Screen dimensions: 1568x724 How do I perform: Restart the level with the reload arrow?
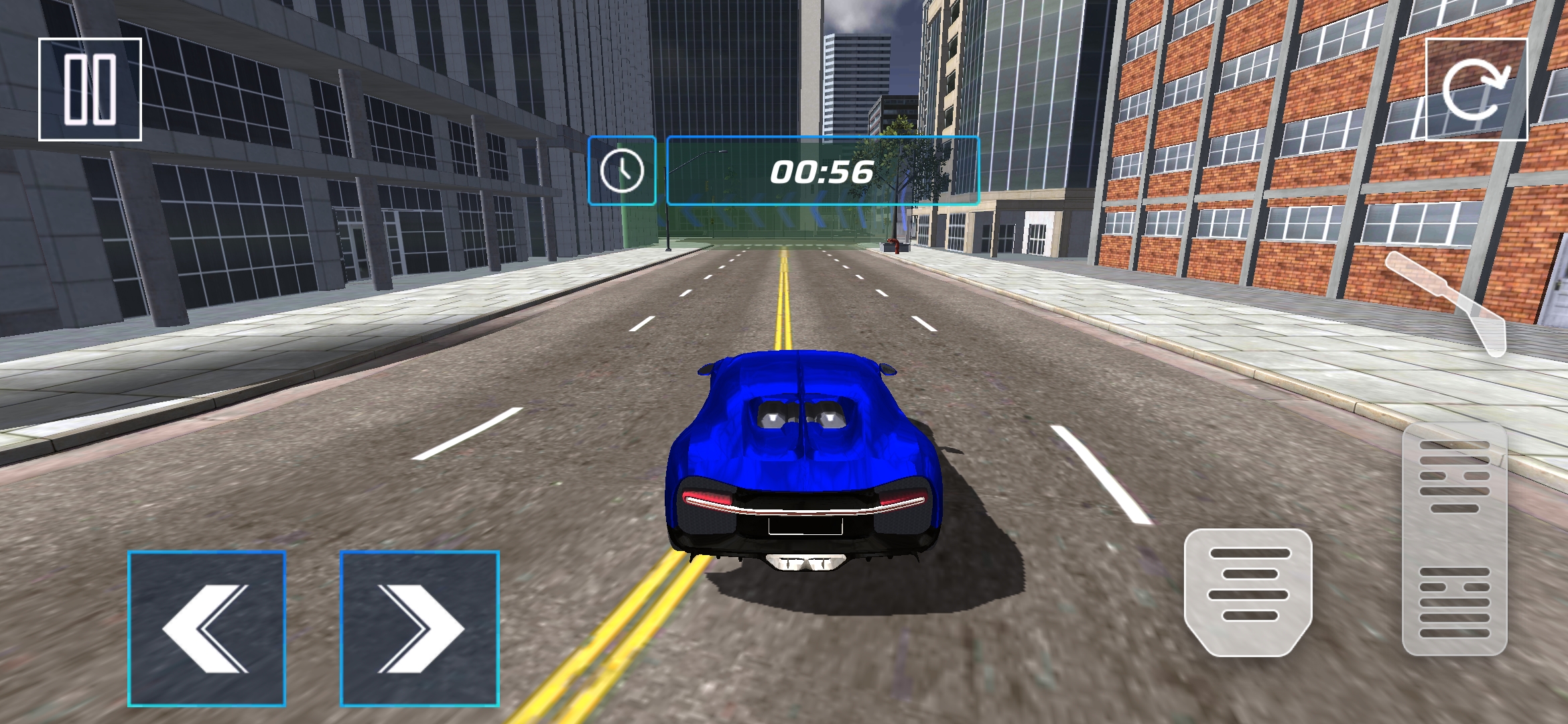(x=1476, y=89)
